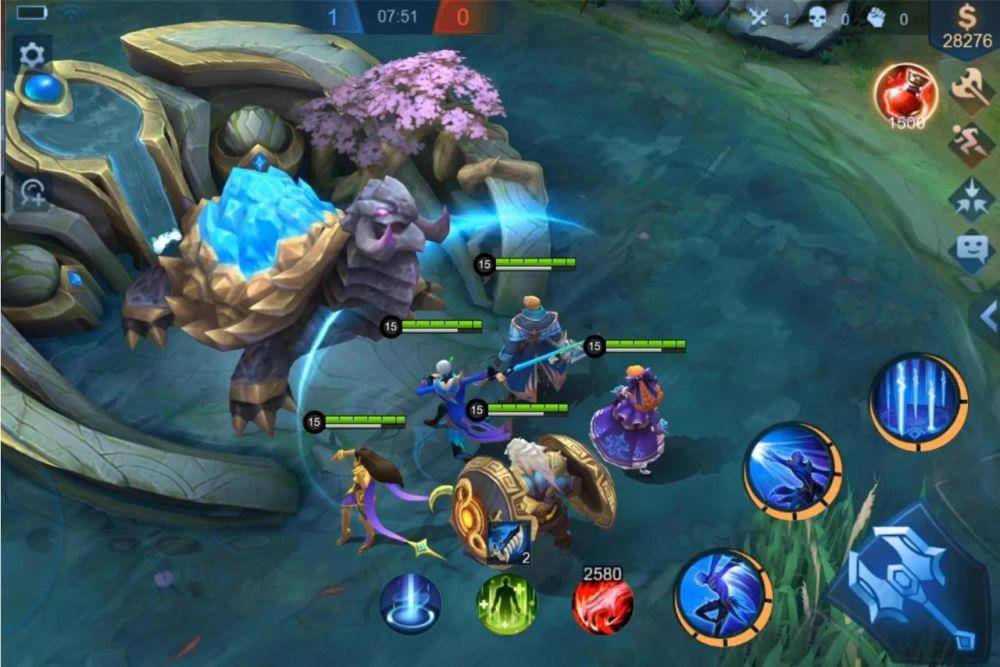Send the axe attack signal
The height and width of the screenshot is (667, 1000).
tap(971, 92)
